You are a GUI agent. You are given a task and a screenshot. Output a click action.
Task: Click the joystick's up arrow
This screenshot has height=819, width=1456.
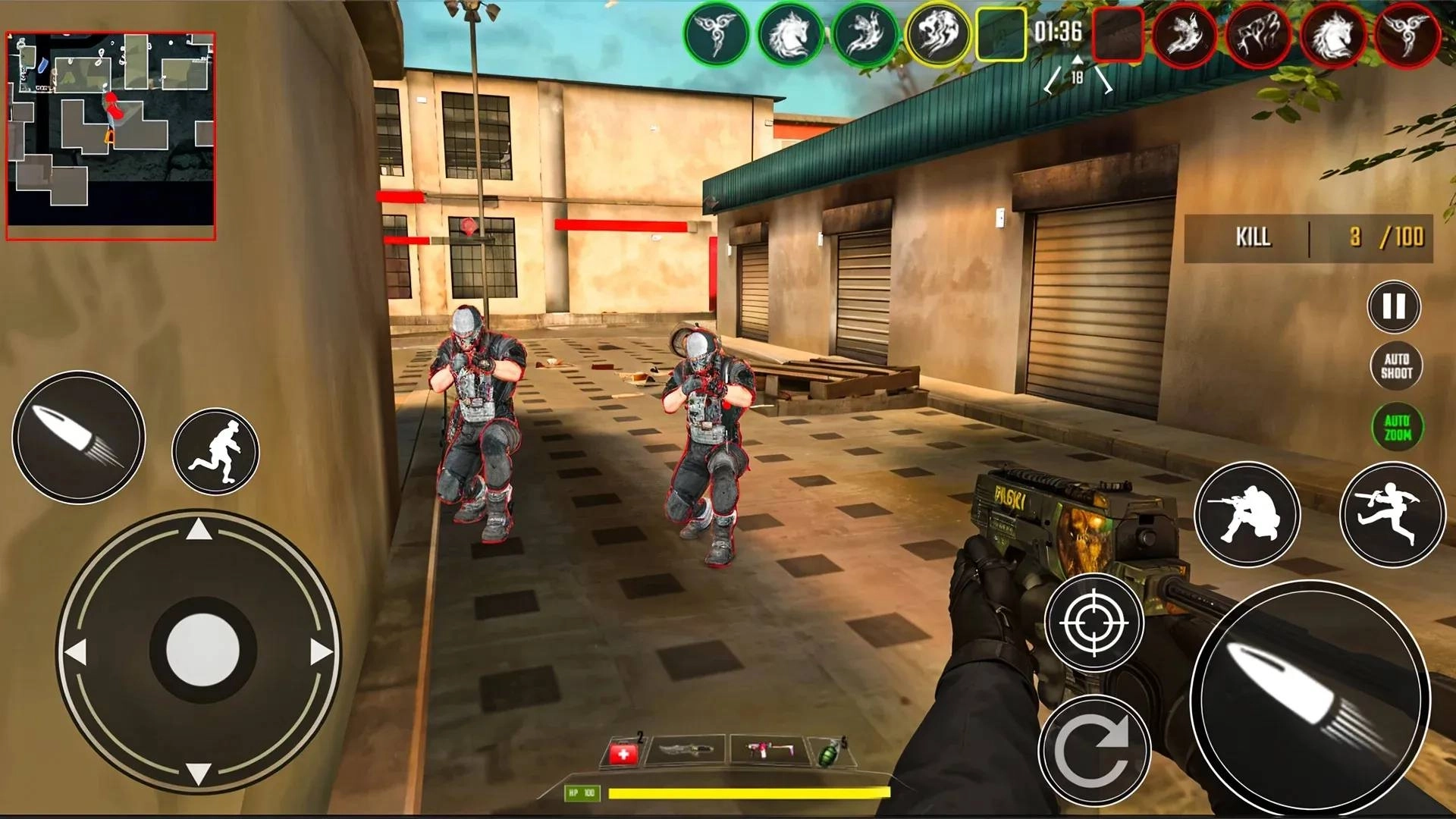pyautogui.click(x=199, y=529)
